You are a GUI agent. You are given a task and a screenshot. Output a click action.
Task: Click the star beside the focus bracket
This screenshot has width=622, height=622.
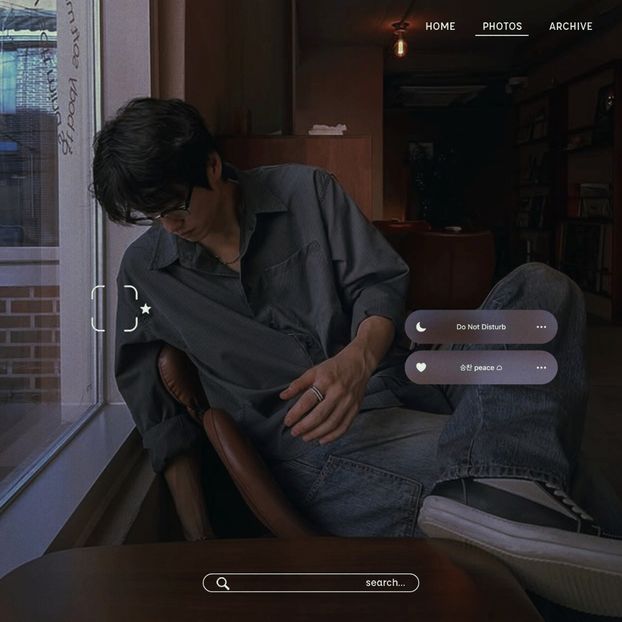(146, 309)
